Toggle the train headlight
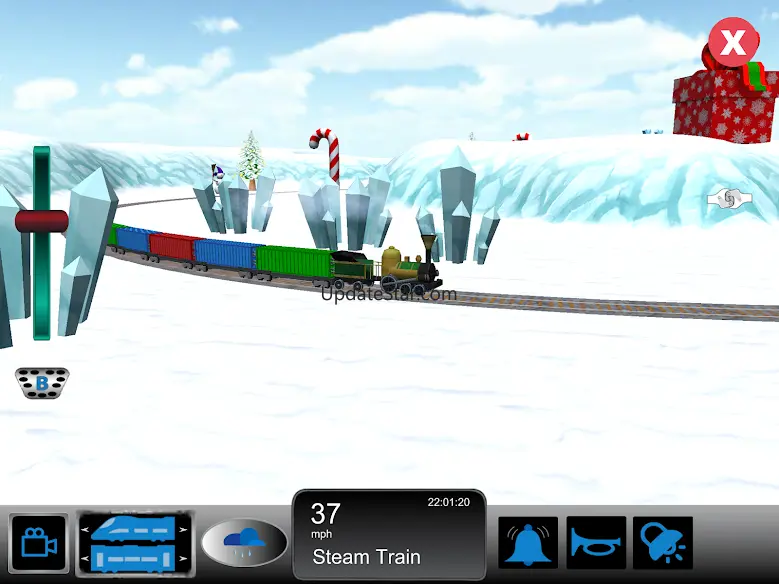This screenshot has width=779, height=584. 662,543
